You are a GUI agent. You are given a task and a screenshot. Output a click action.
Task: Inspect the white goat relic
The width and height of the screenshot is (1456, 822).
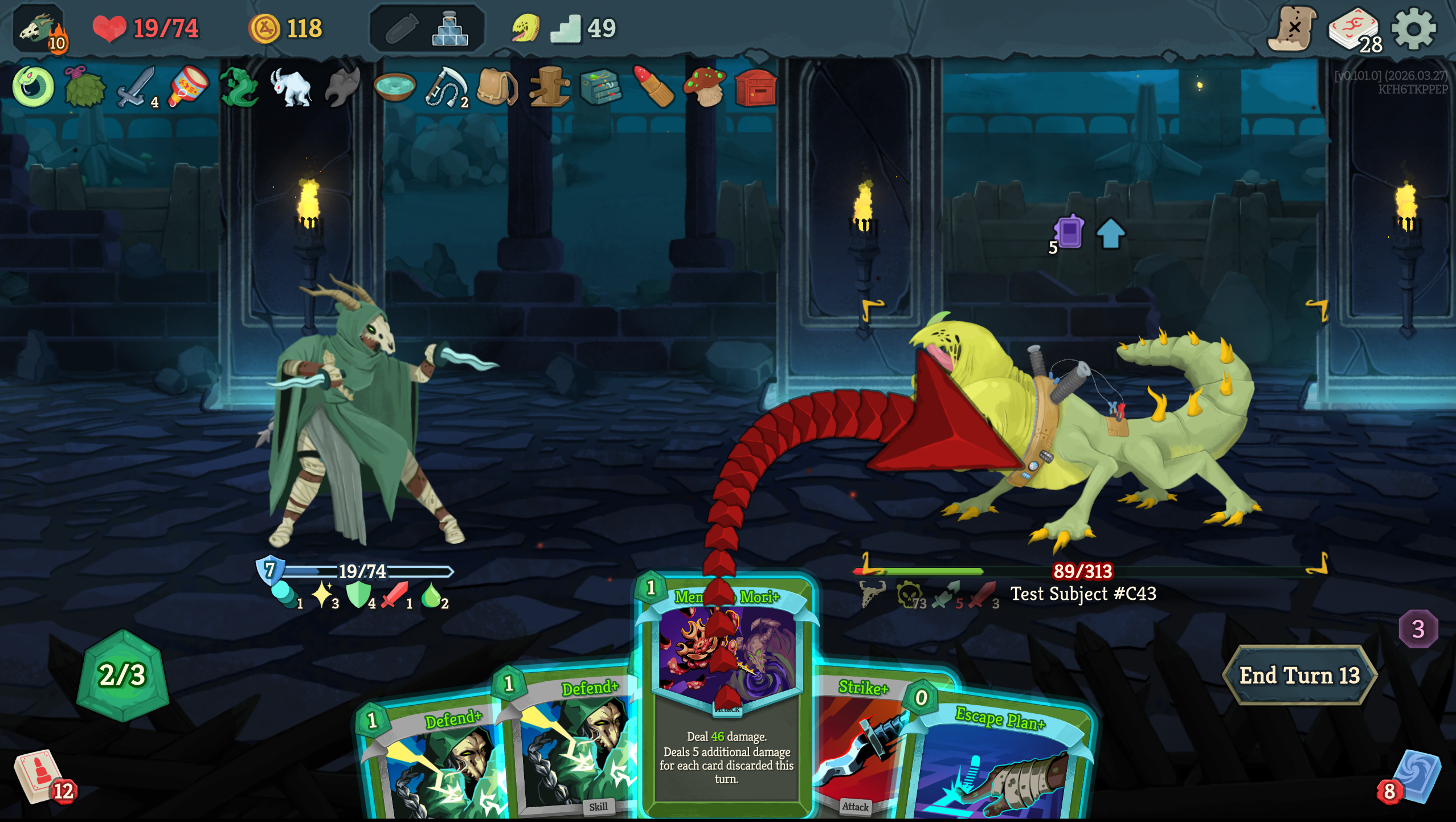tap(292, 87)
